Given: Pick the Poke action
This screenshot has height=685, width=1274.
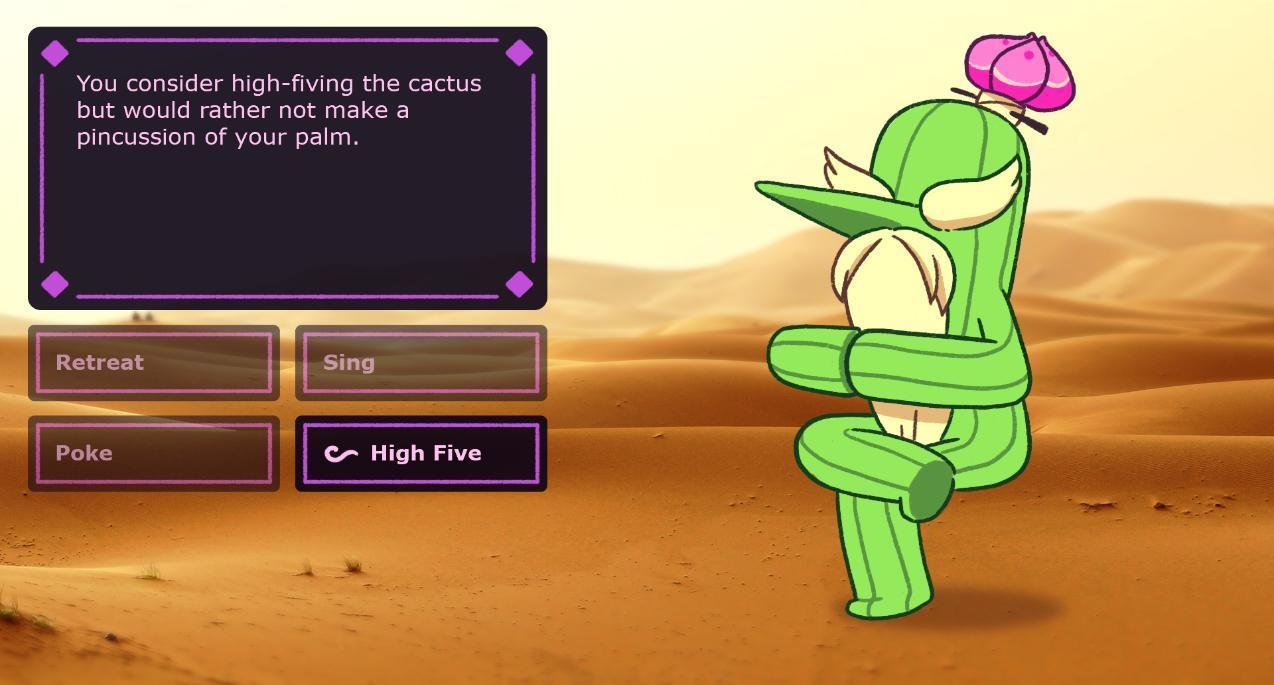Looking at the screenshot, I should coord(154,453).
